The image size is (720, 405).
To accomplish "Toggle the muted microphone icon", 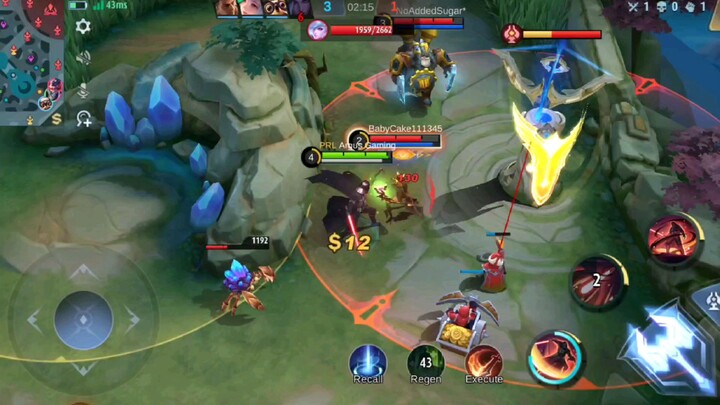I will point(84,89).
